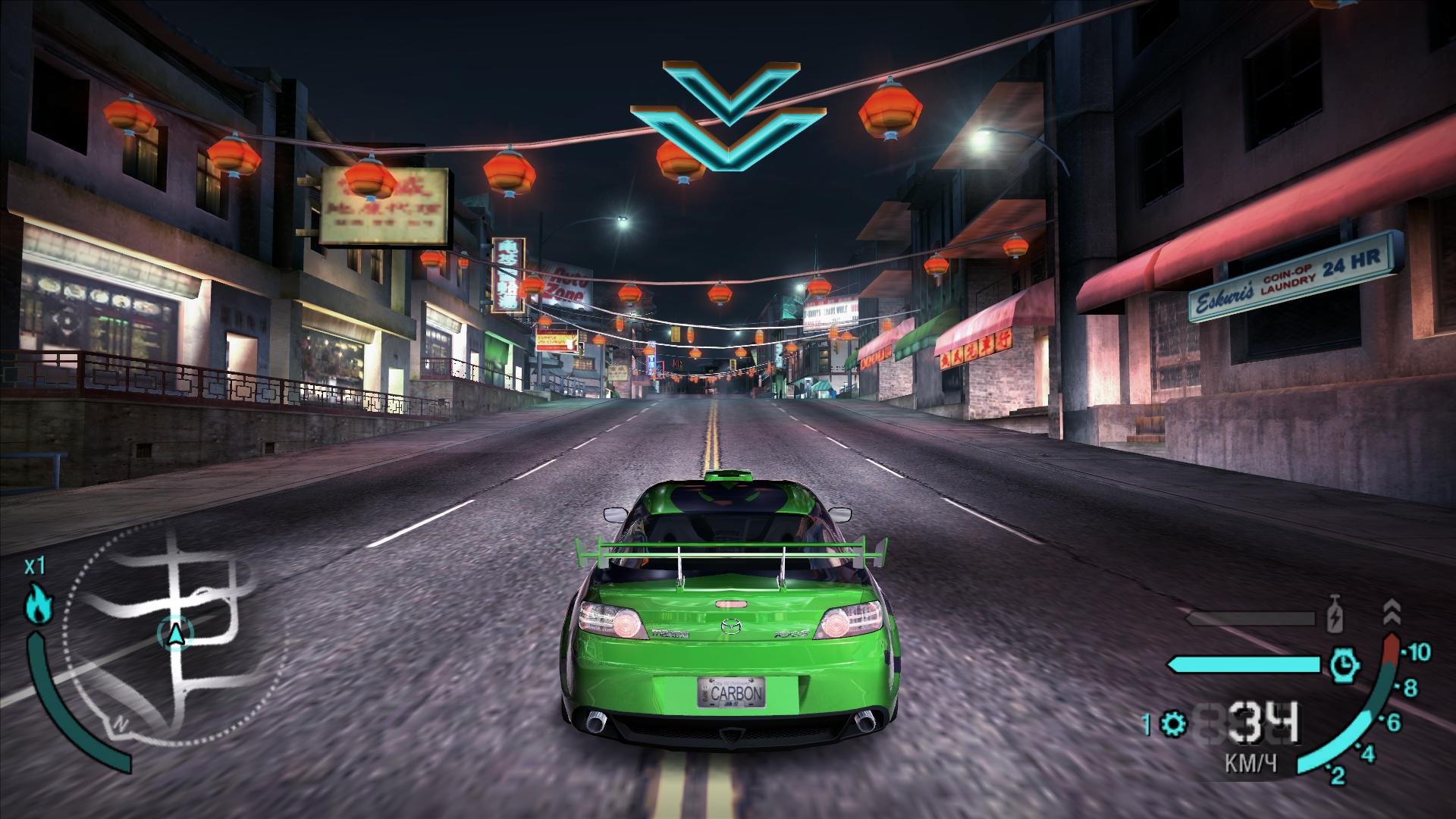Click the double chevron icon above the tachometer
The image size is (1456, 819).
(x=1391, y=611)
